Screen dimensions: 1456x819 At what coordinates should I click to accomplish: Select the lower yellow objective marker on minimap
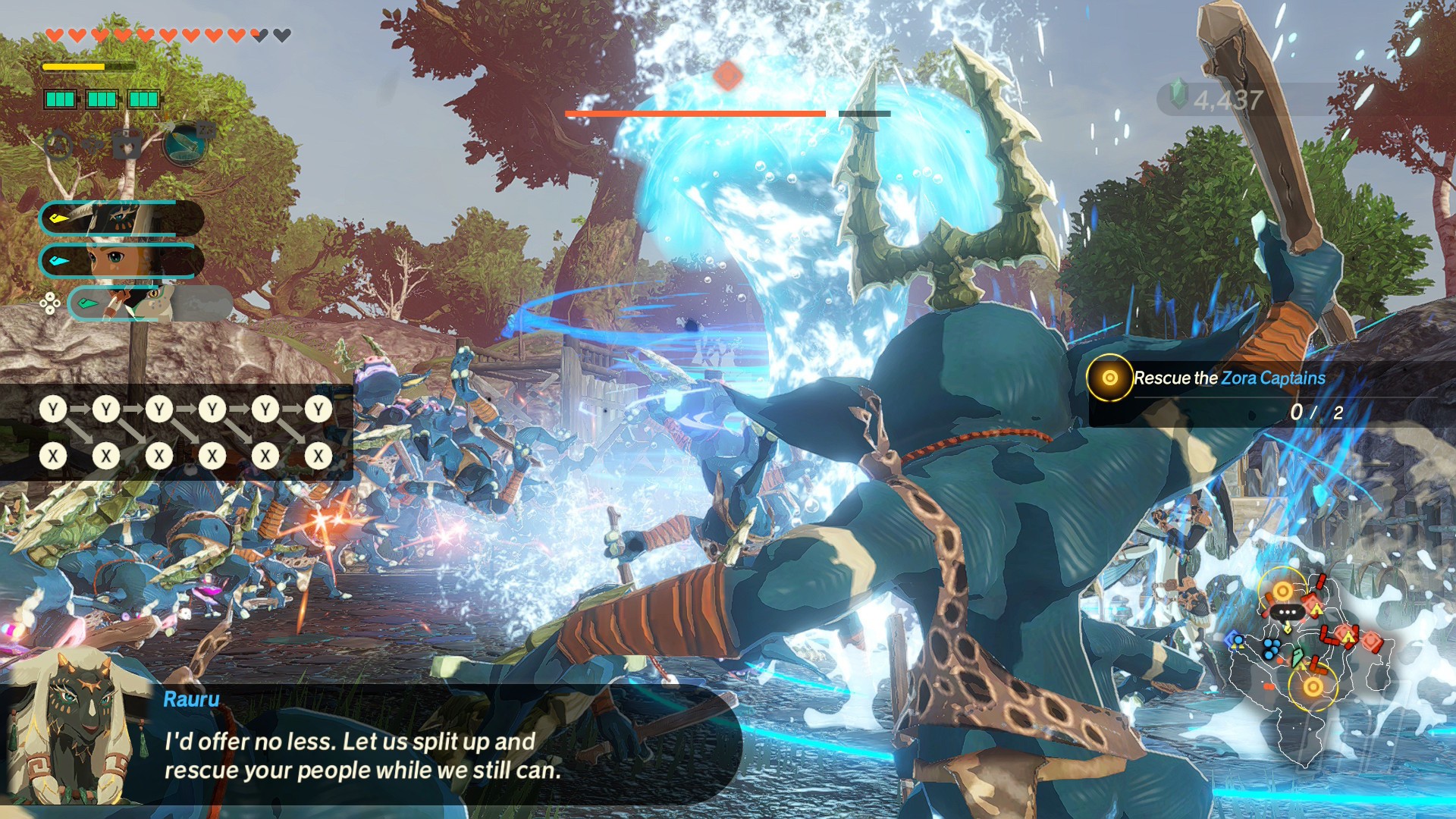pyautogui.click(x=1313, y=687)
